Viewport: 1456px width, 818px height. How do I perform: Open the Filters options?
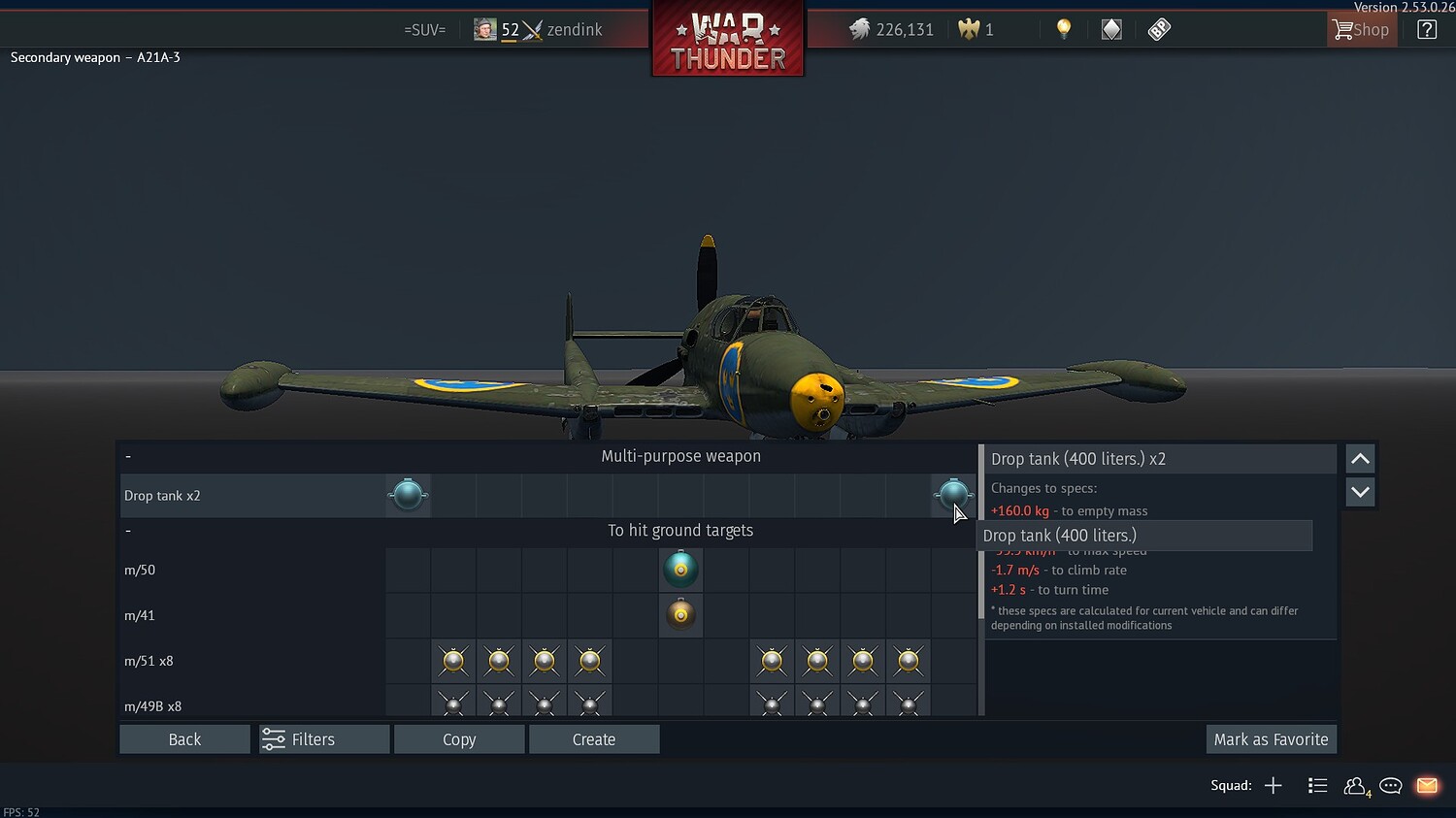coord(323,738)
